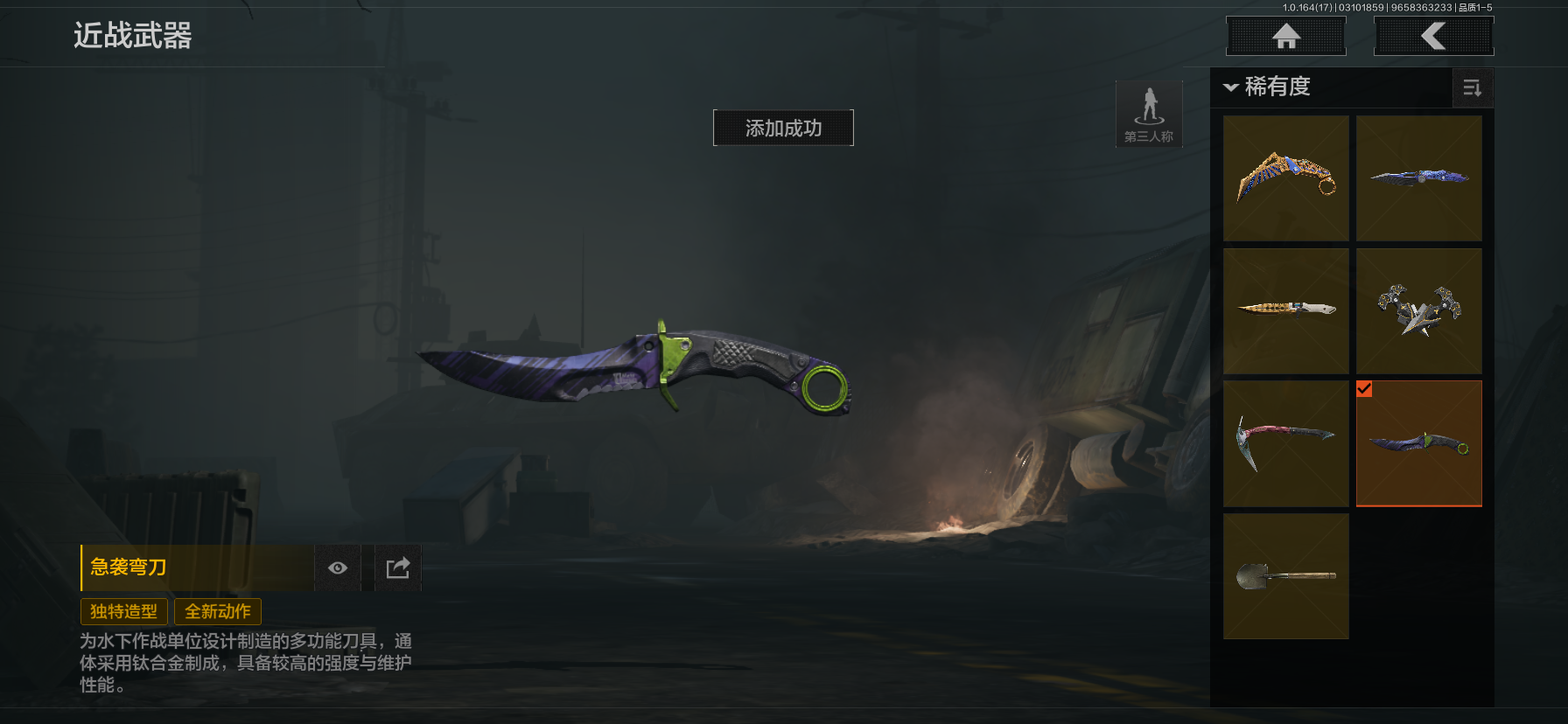The height and width of the screenshot is (724, 1568).
Task: Choose the military shovel weapon
Action: [1285, 576]
